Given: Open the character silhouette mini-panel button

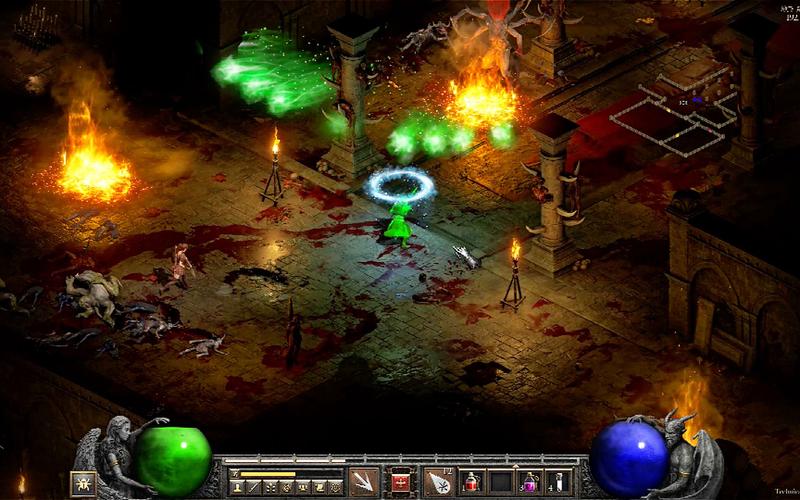Looking at the screenshot, I should [x=238, y=487].
